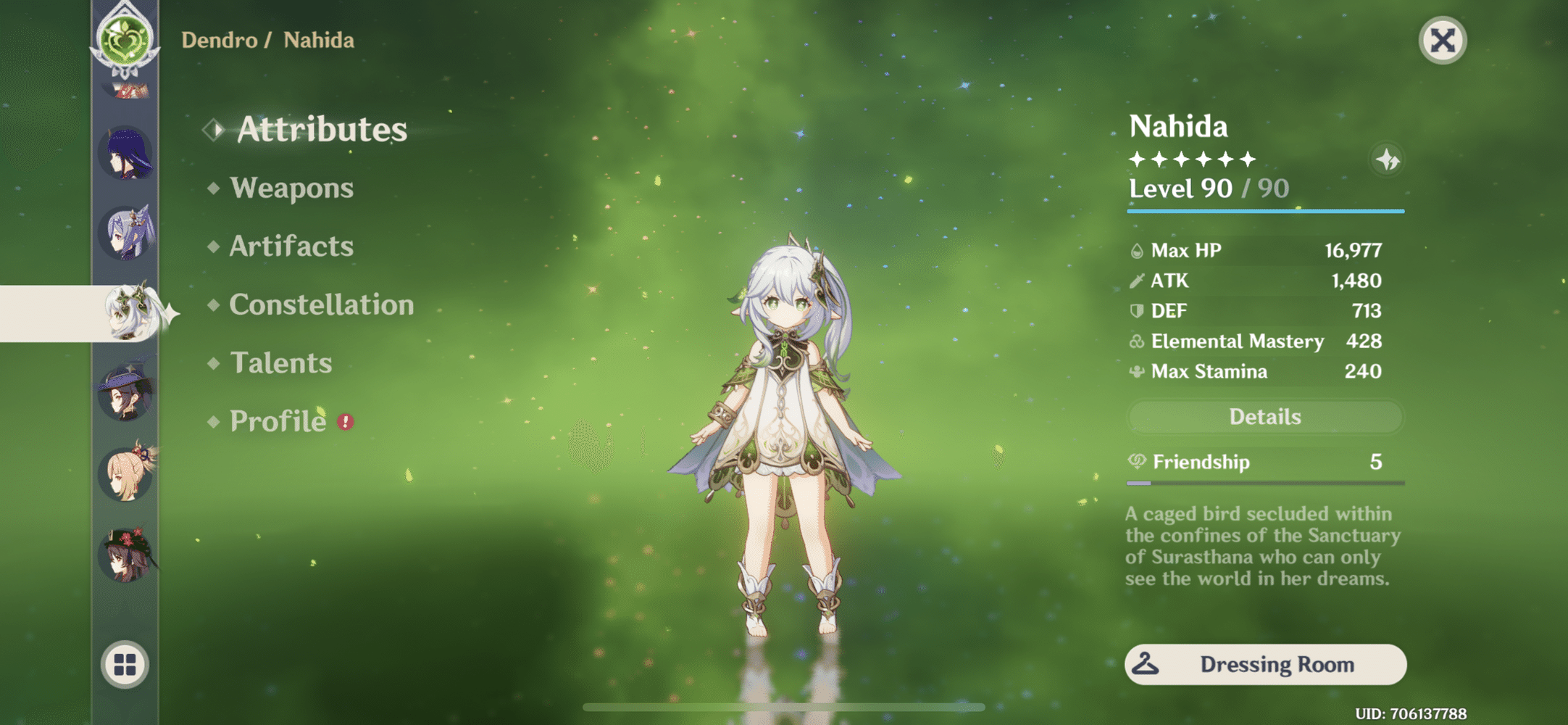Open the Dressing Room
Viewport: 1568px width, 725px height.
[1265, 664]
